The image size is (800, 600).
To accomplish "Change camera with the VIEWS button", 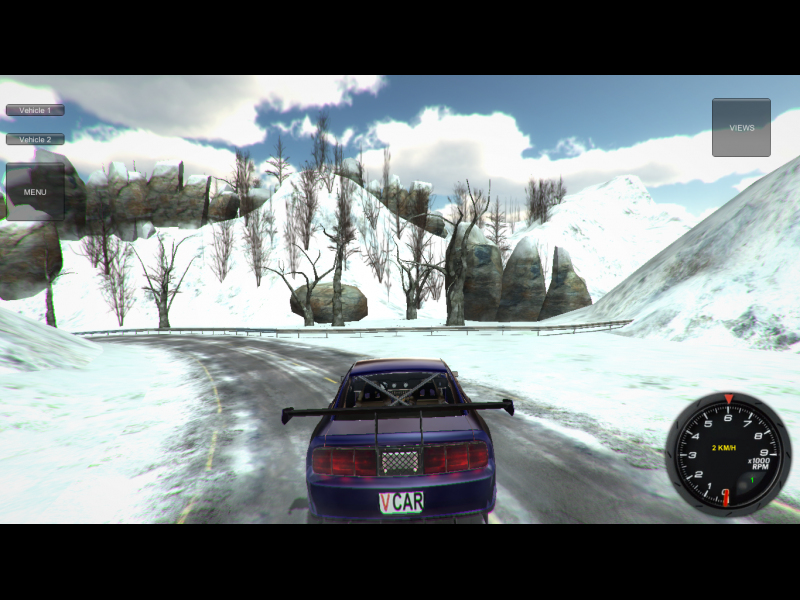I will click(x=741, y=127).
